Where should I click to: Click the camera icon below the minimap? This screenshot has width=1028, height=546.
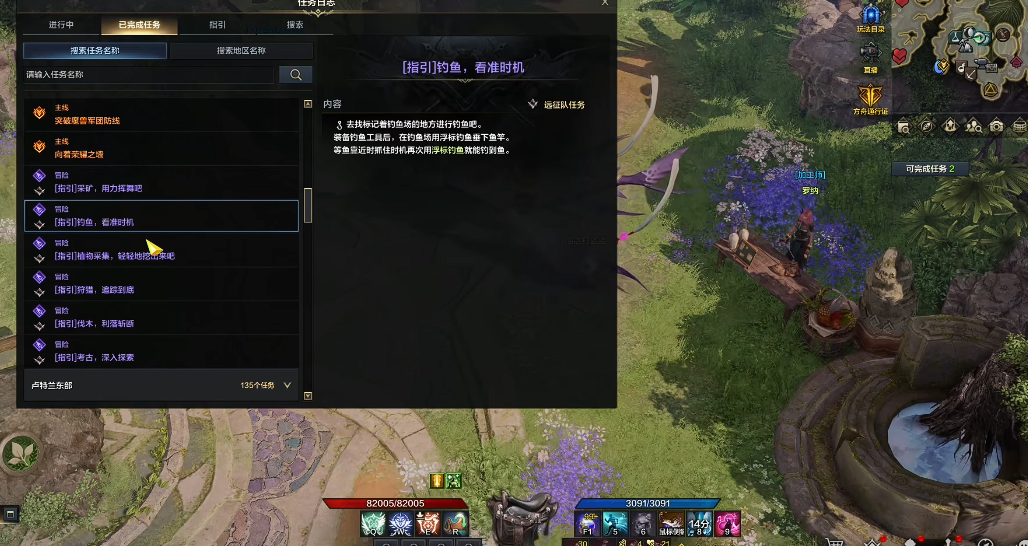click(996, 126)
